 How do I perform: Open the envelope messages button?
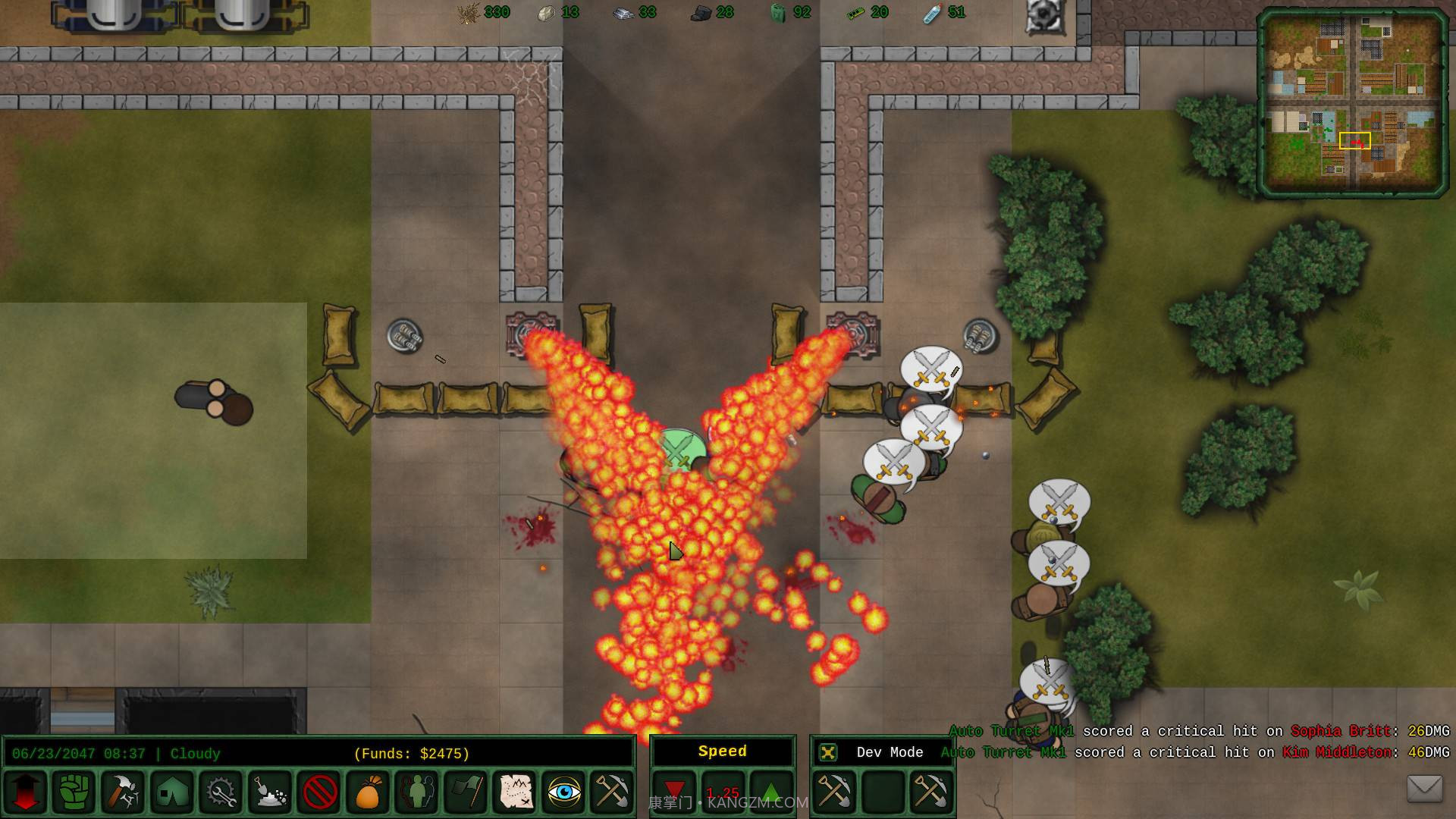[x=1424, y=789]
